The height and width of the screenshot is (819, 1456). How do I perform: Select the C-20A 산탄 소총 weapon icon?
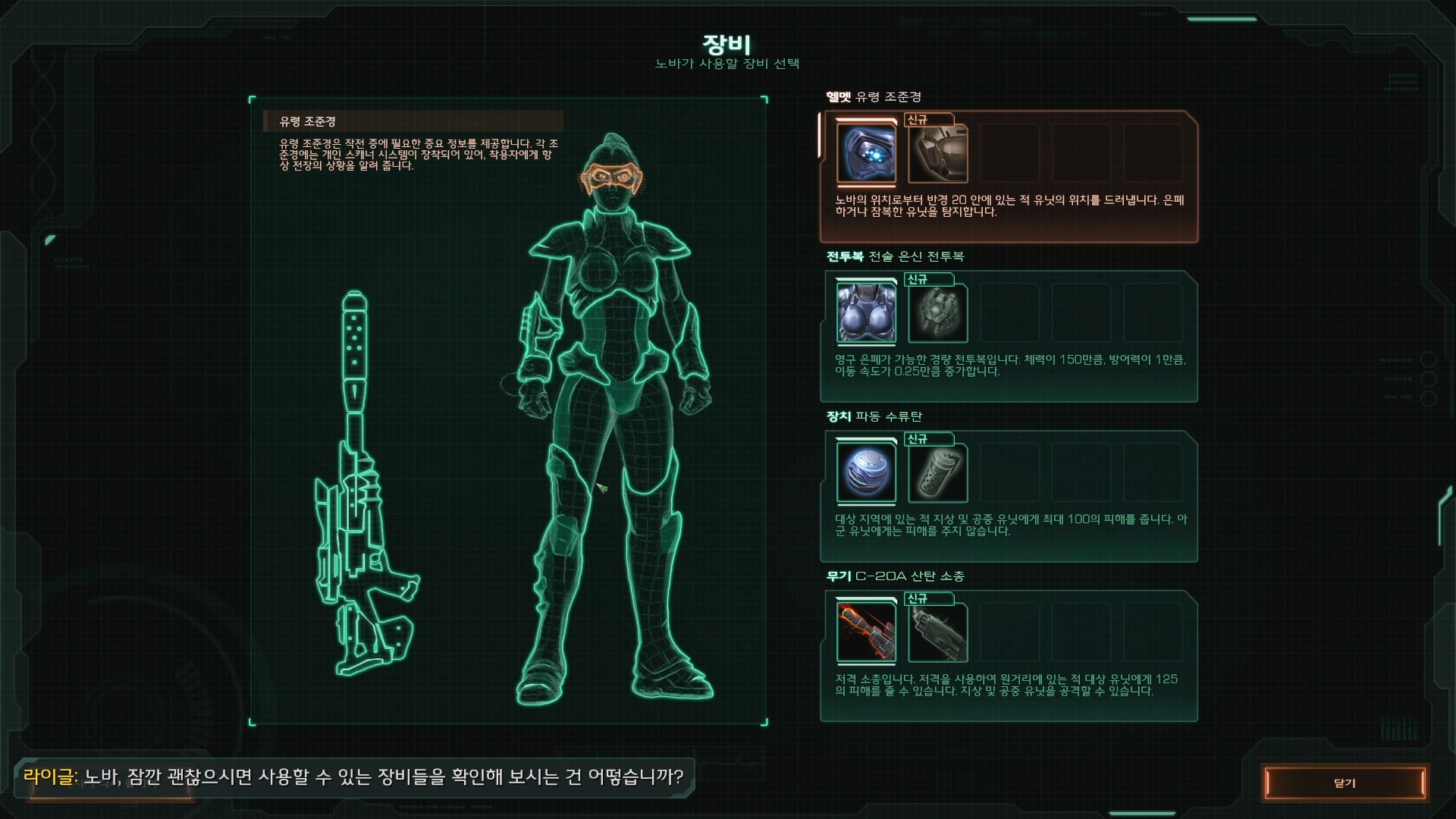pyautogui.click(x=866, y=632)
